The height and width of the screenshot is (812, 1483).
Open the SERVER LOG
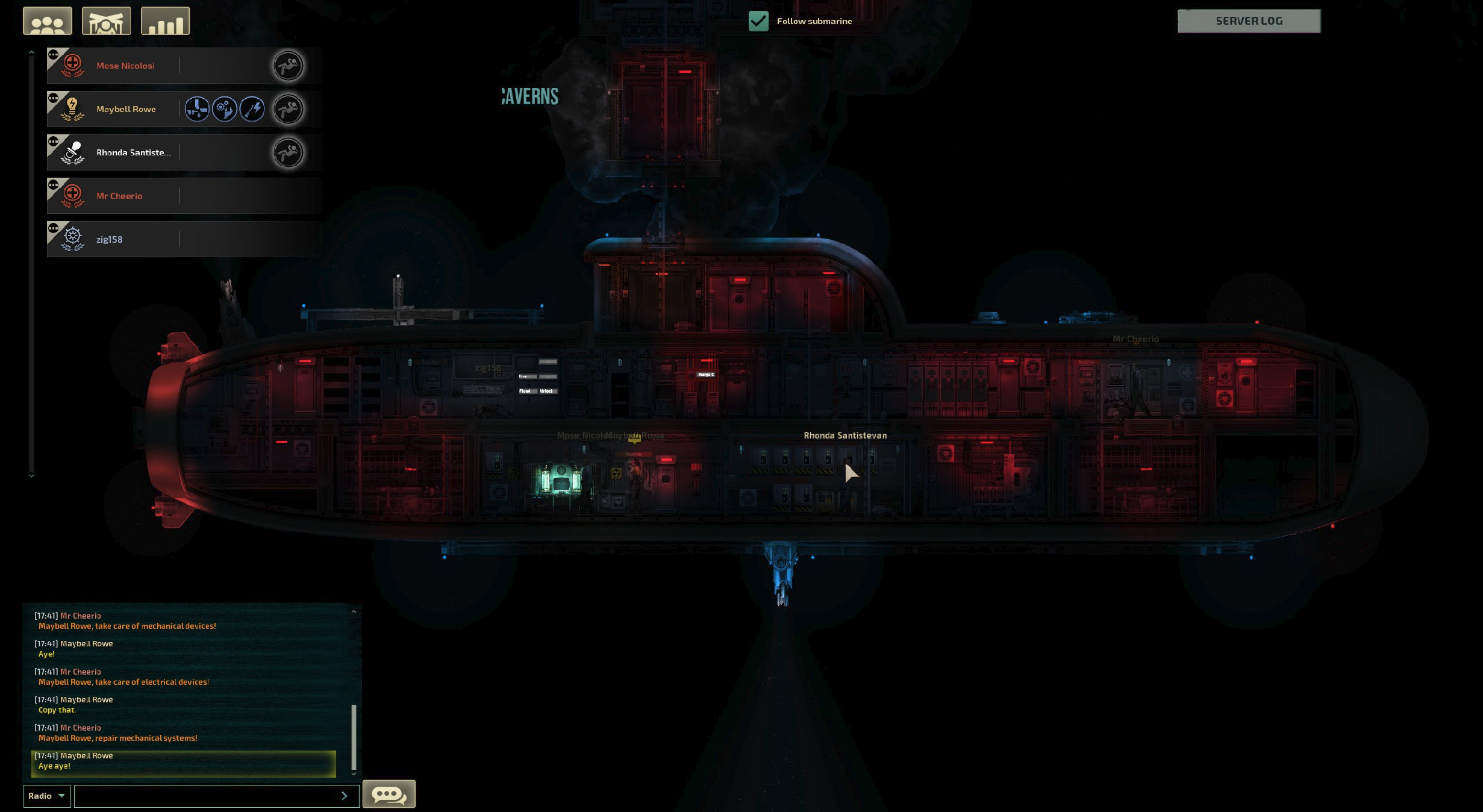(1249, 21)
